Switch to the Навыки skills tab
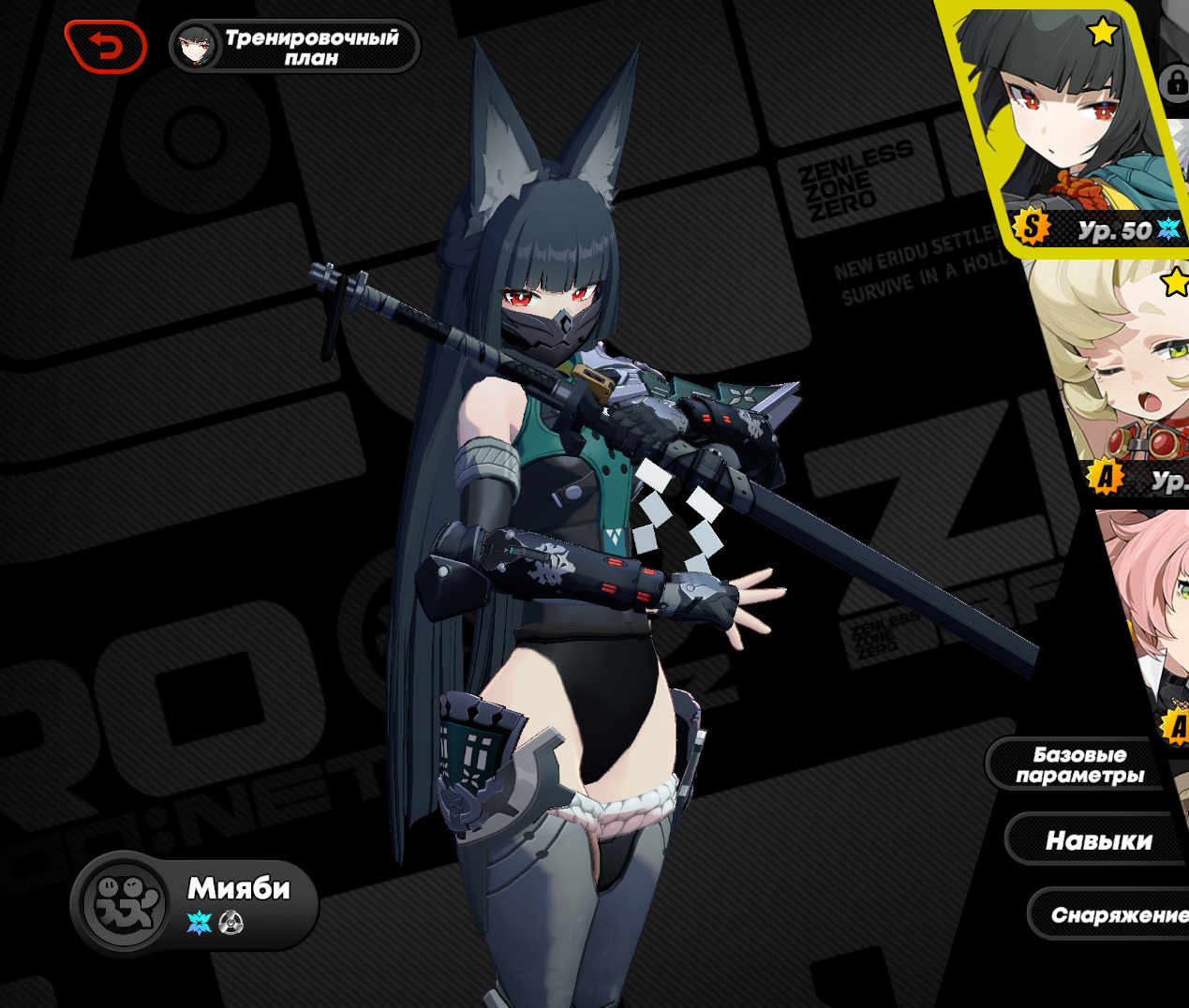Viewport: 1189px width, 1008px height. [1098, 840]
